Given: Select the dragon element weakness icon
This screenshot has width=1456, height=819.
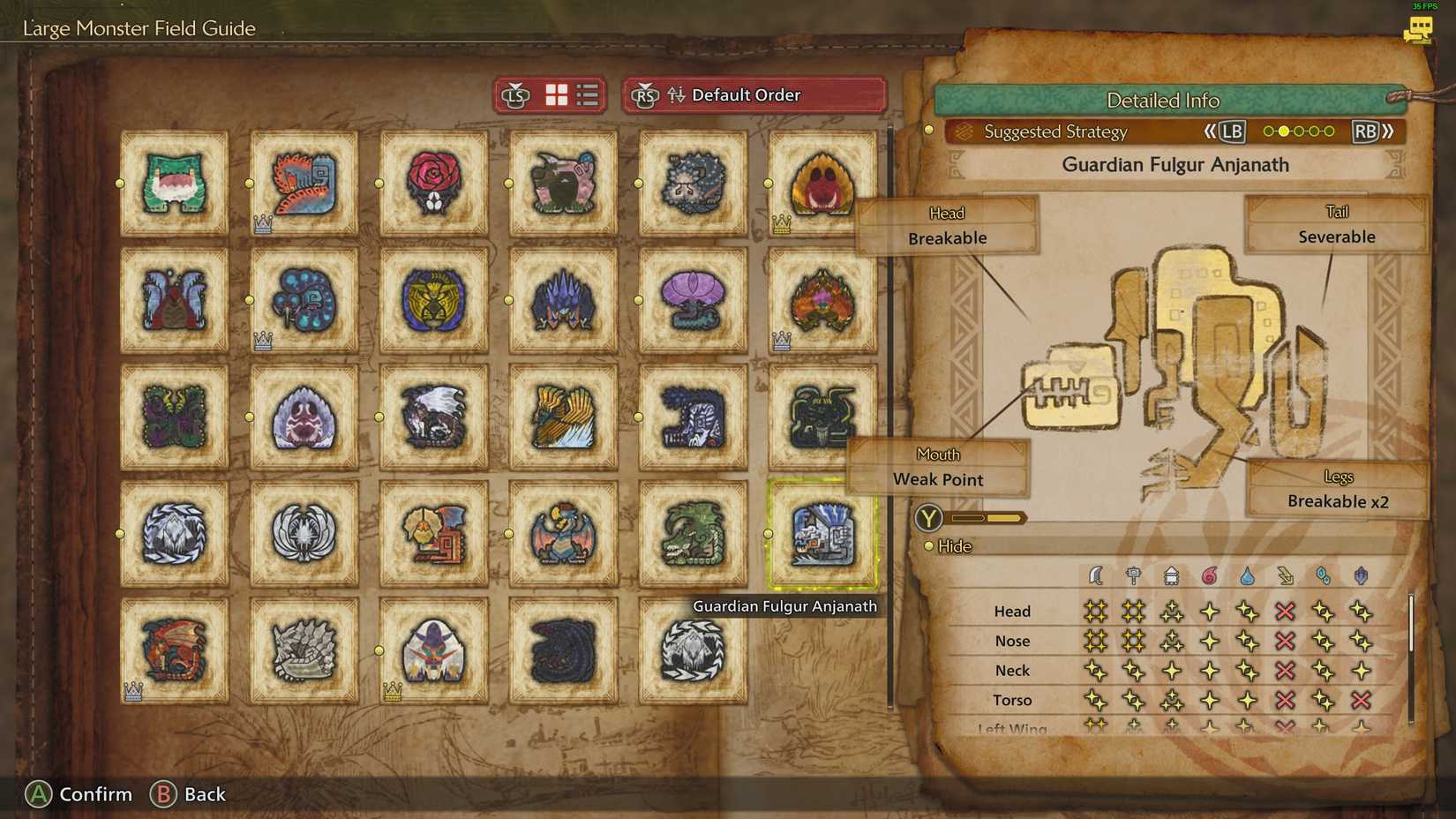Looking at the screenshot, I should [x=1362, y=575].
